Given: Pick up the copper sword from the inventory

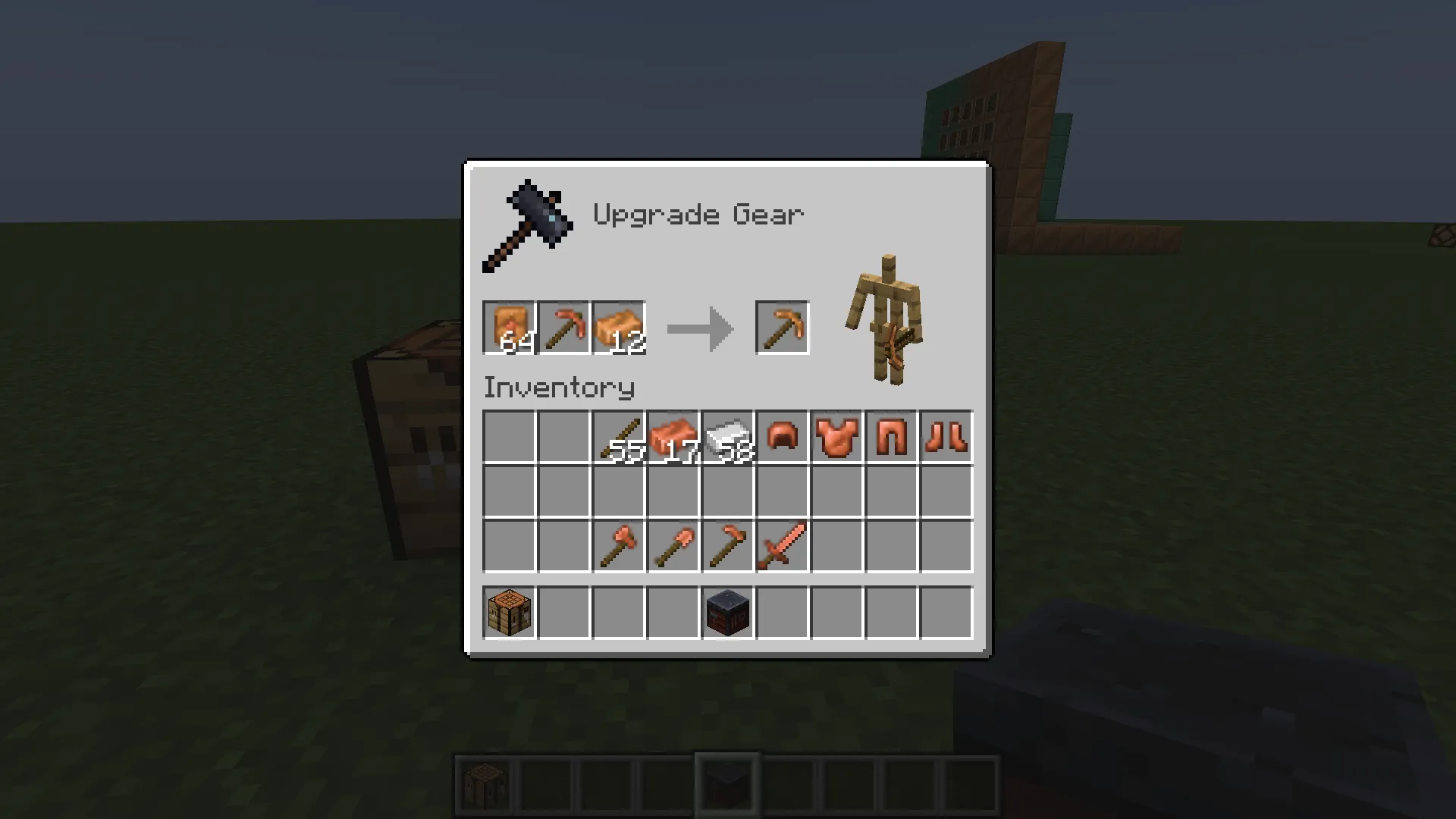Looking at the screenshot, I should 782,546.
